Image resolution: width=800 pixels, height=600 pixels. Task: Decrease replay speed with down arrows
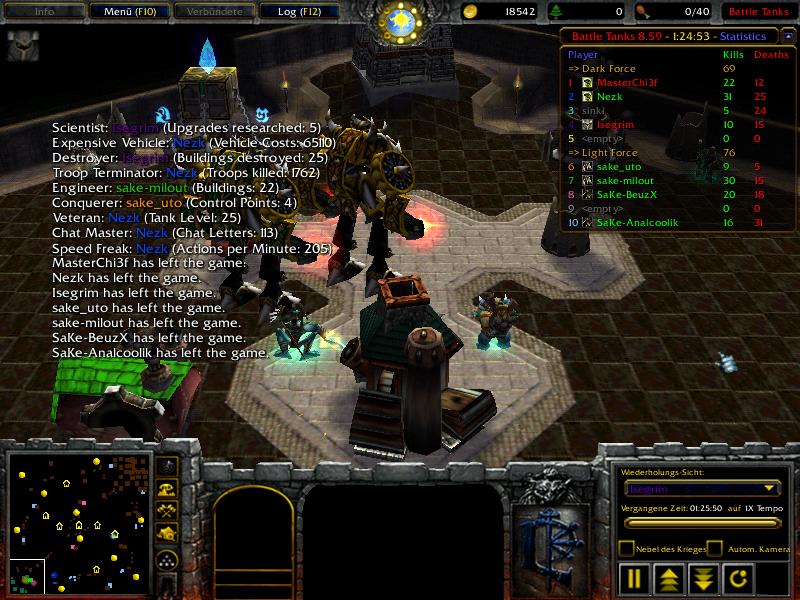pyautogui.click(x=703, y=578)
